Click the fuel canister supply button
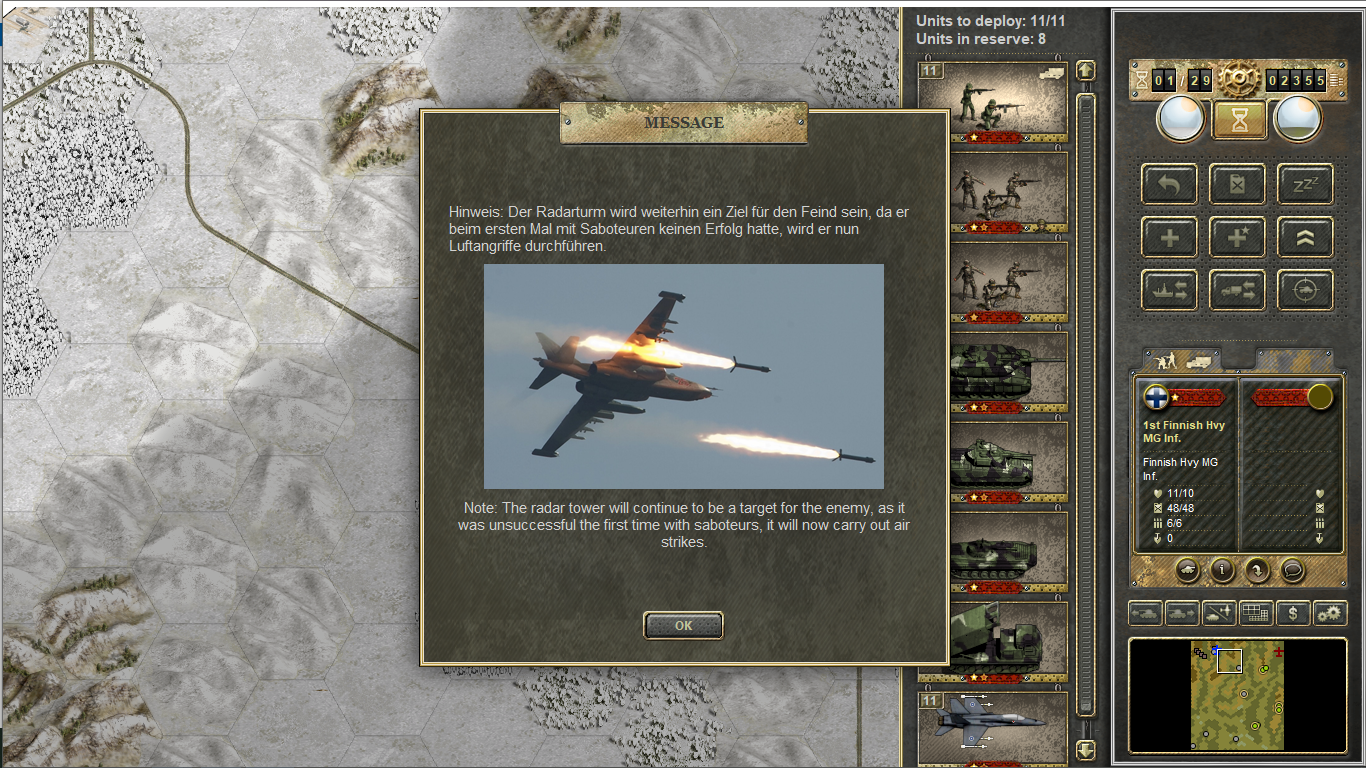The height and width of the screenshot is (768, 1366). [x=1237, y=184]
